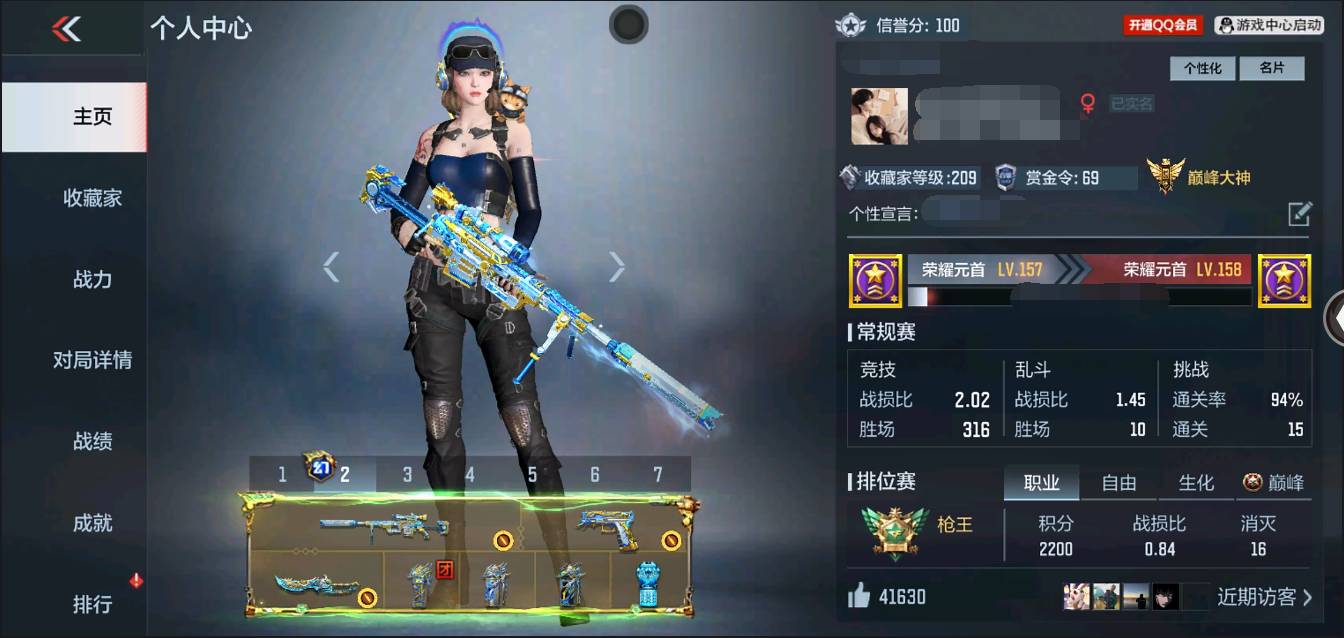Click the 开通QQ会员 membership button
1344x638 pixels.
1163,25
